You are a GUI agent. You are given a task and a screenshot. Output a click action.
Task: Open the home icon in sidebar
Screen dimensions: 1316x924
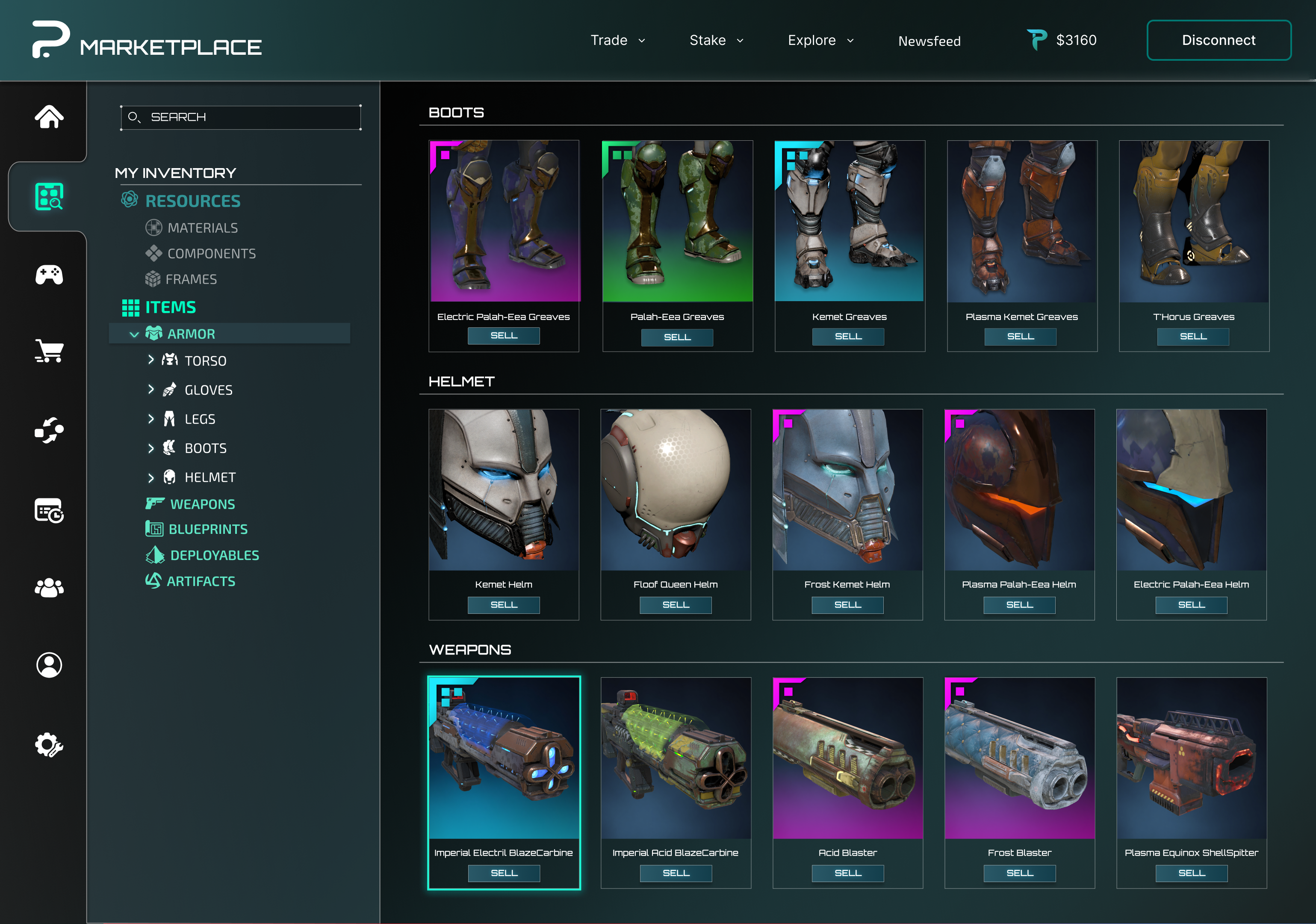tap(49, 117)
